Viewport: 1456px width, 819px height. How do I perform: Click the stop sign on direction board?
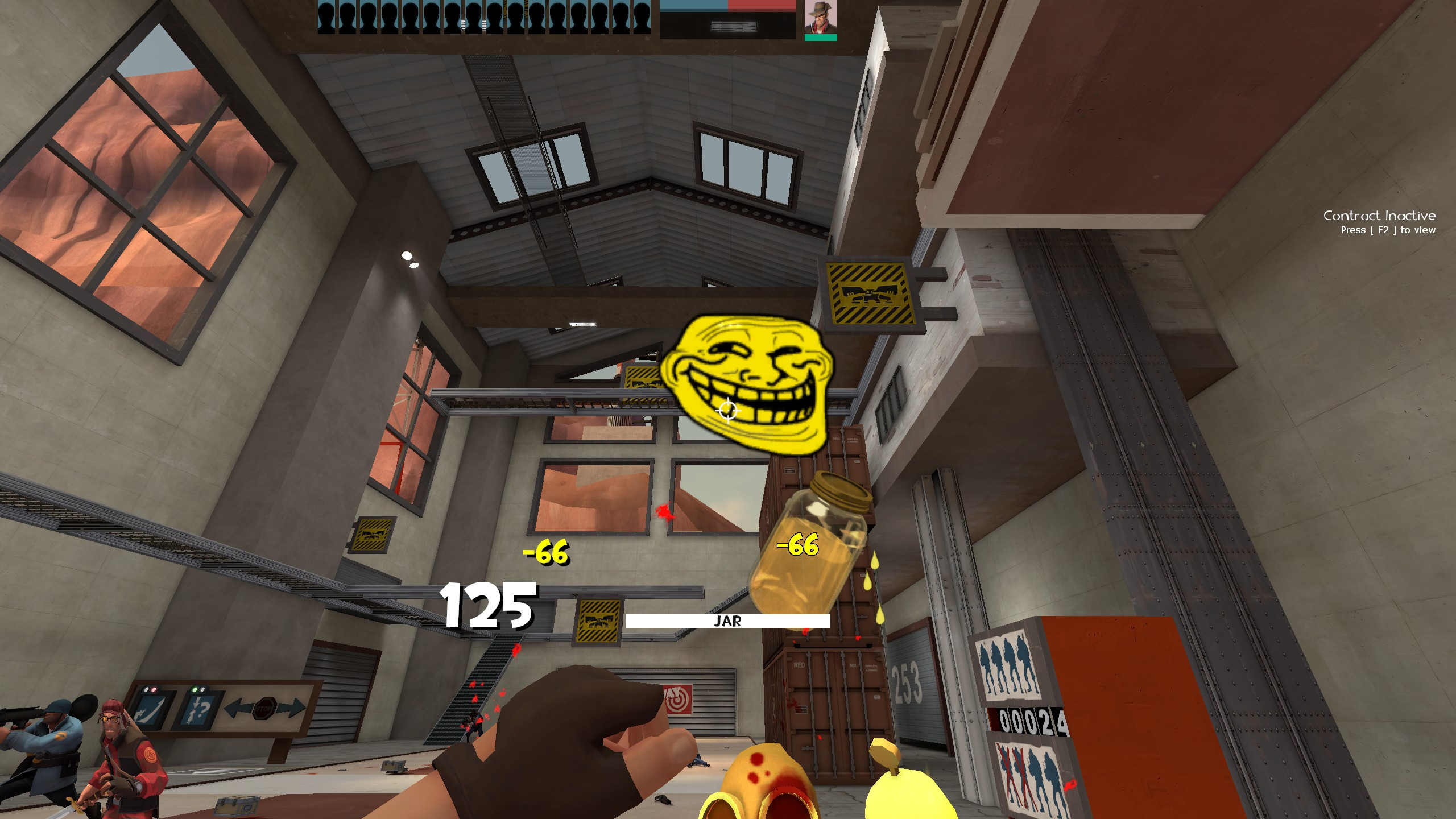pyautogui.click(x=265, y=708)
